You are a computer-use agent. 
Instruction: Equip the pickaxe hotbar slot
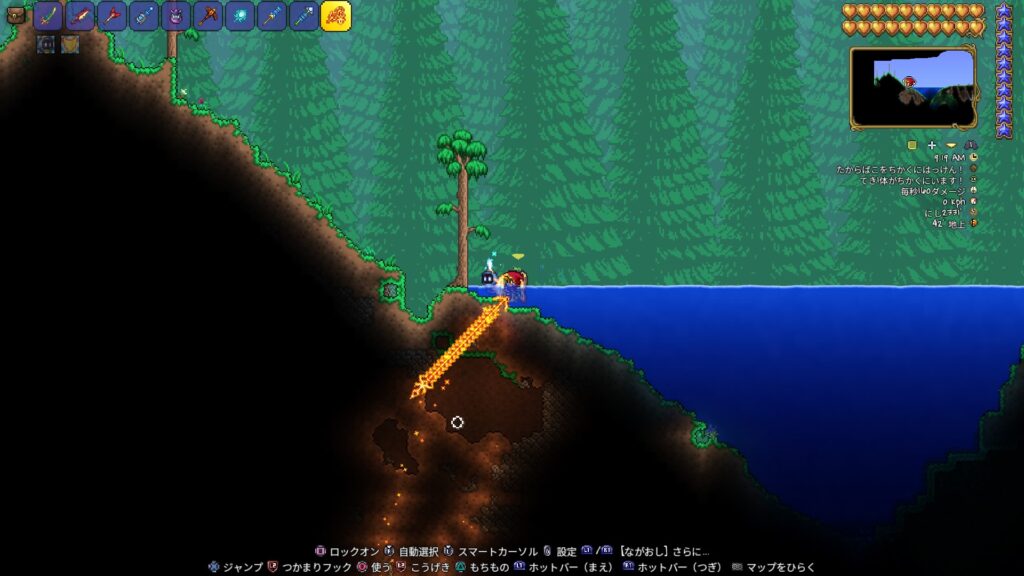pyautogui.click(x=207, y=16)
